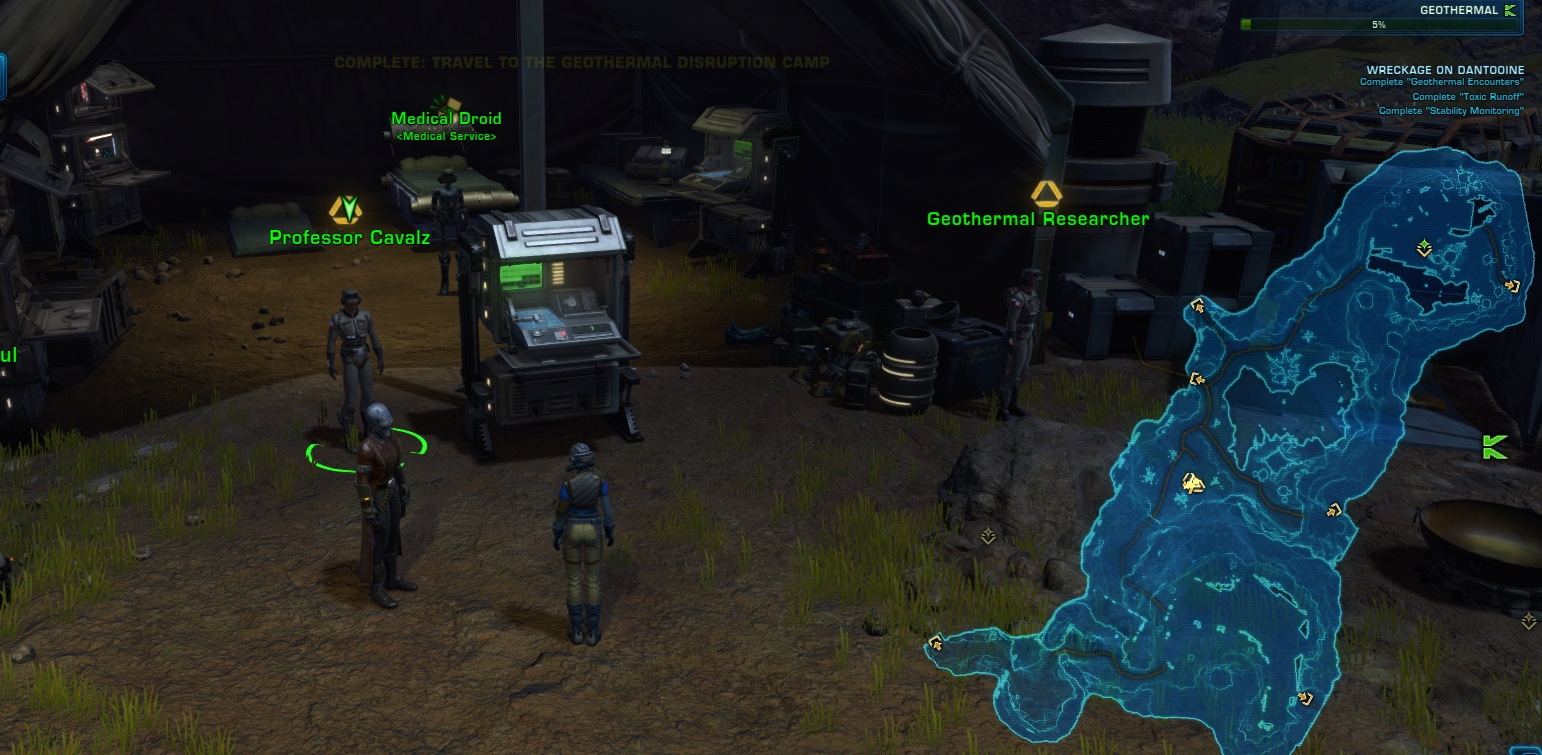Screen dimensions: 1542x755
Task: Click the Professor Cavalz nameplate
Action: (x=349, y=238)
